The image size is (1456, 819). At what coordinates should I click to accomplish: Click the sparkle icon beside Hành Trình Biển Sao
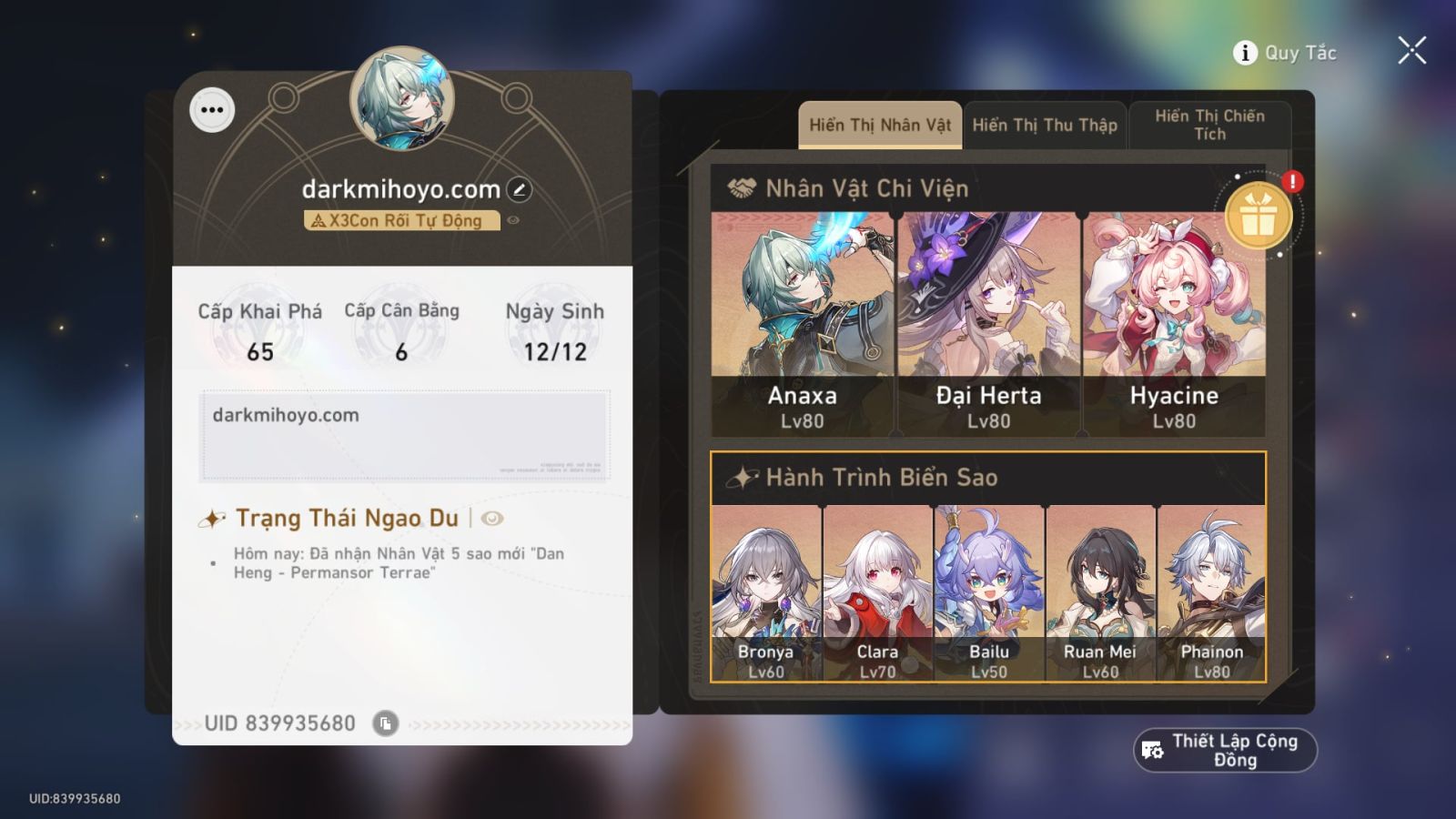coord(741,476)
